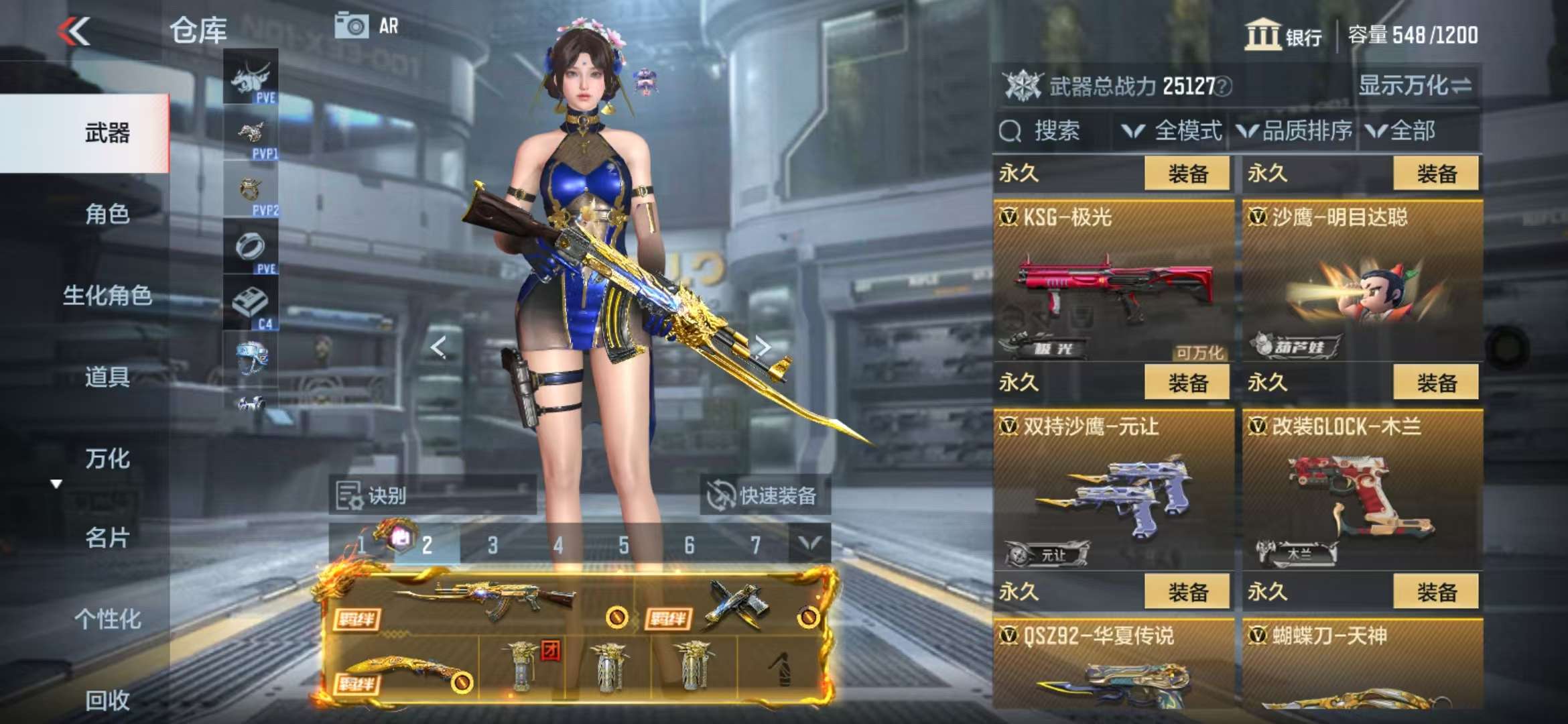Open the 生化角色 category
Screen dimensions: 1568x724
(x=107, y=296)
